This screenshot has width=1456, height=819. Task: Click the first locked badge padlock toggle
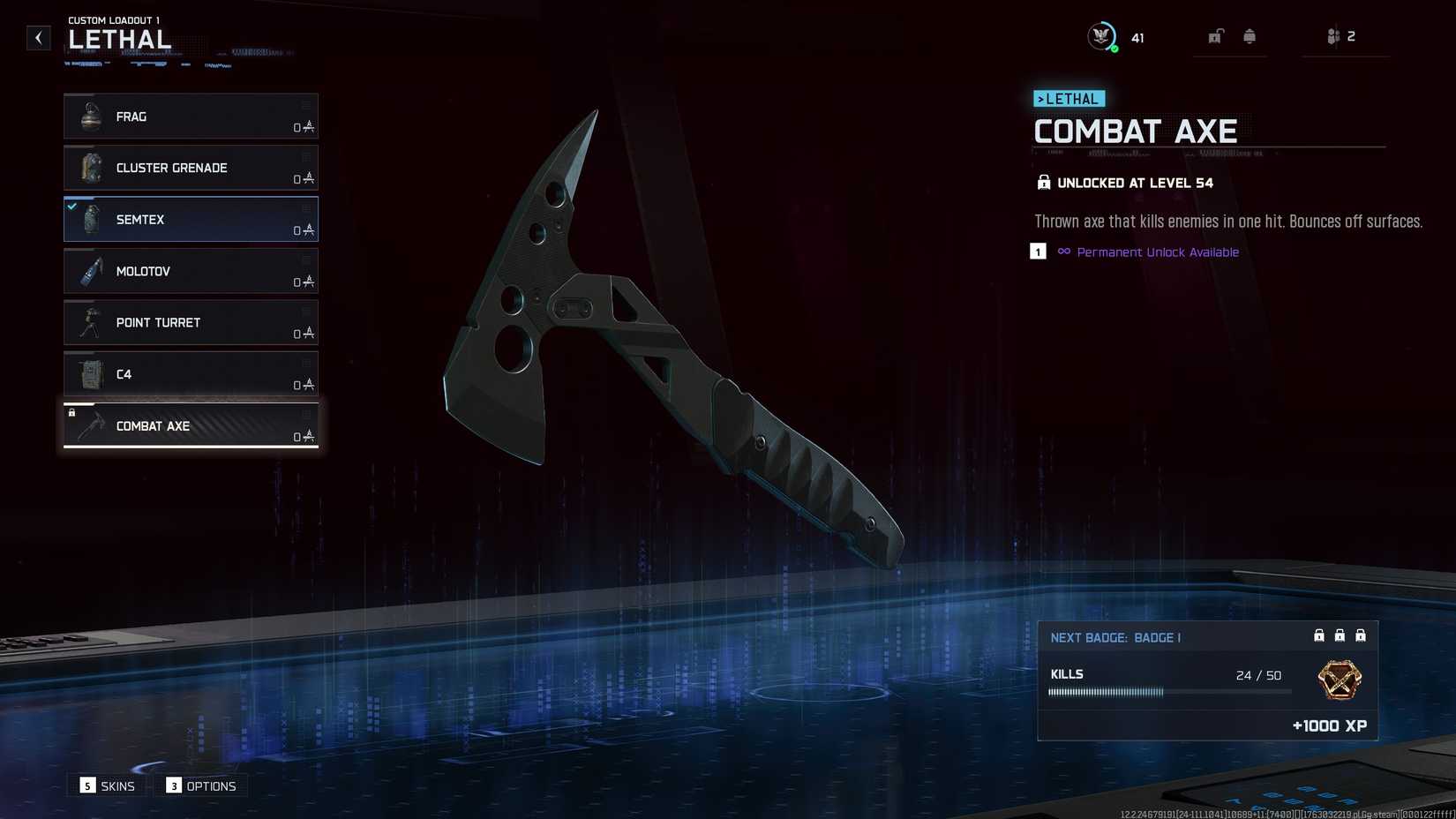click(x=1318, y=635)
